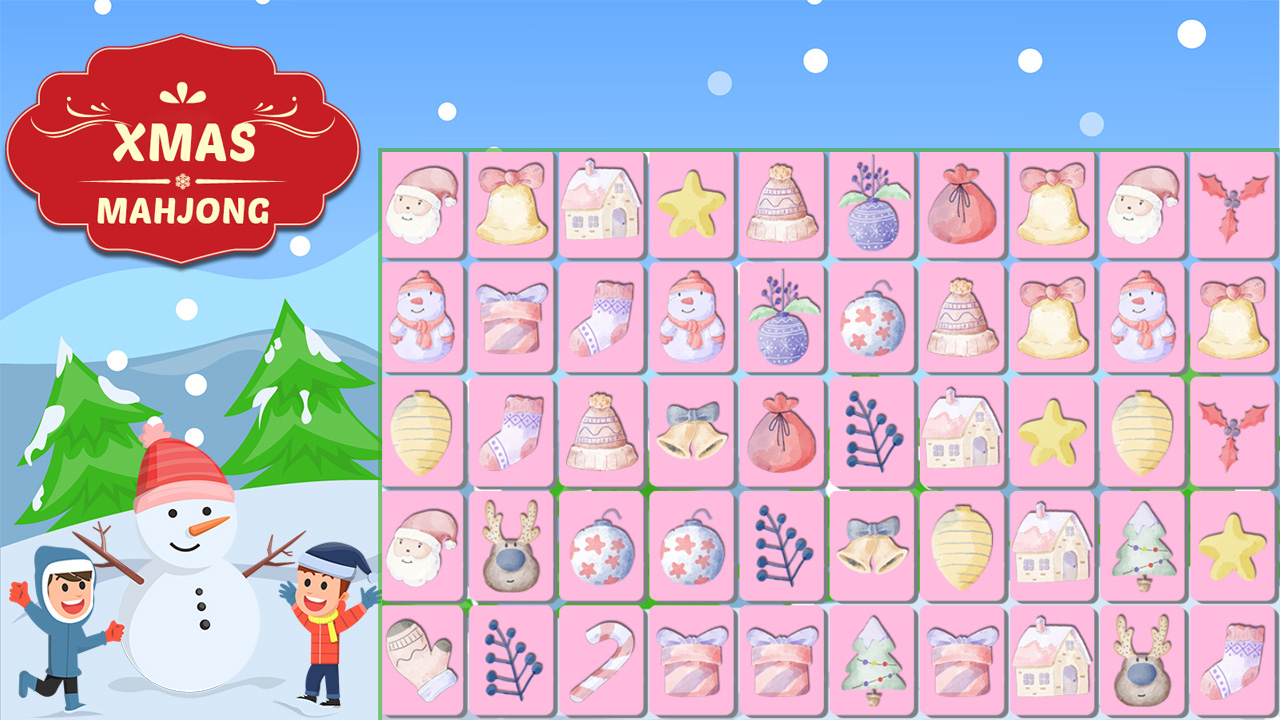Select the reindeer tile near the bottom right

coord(1140,662)
